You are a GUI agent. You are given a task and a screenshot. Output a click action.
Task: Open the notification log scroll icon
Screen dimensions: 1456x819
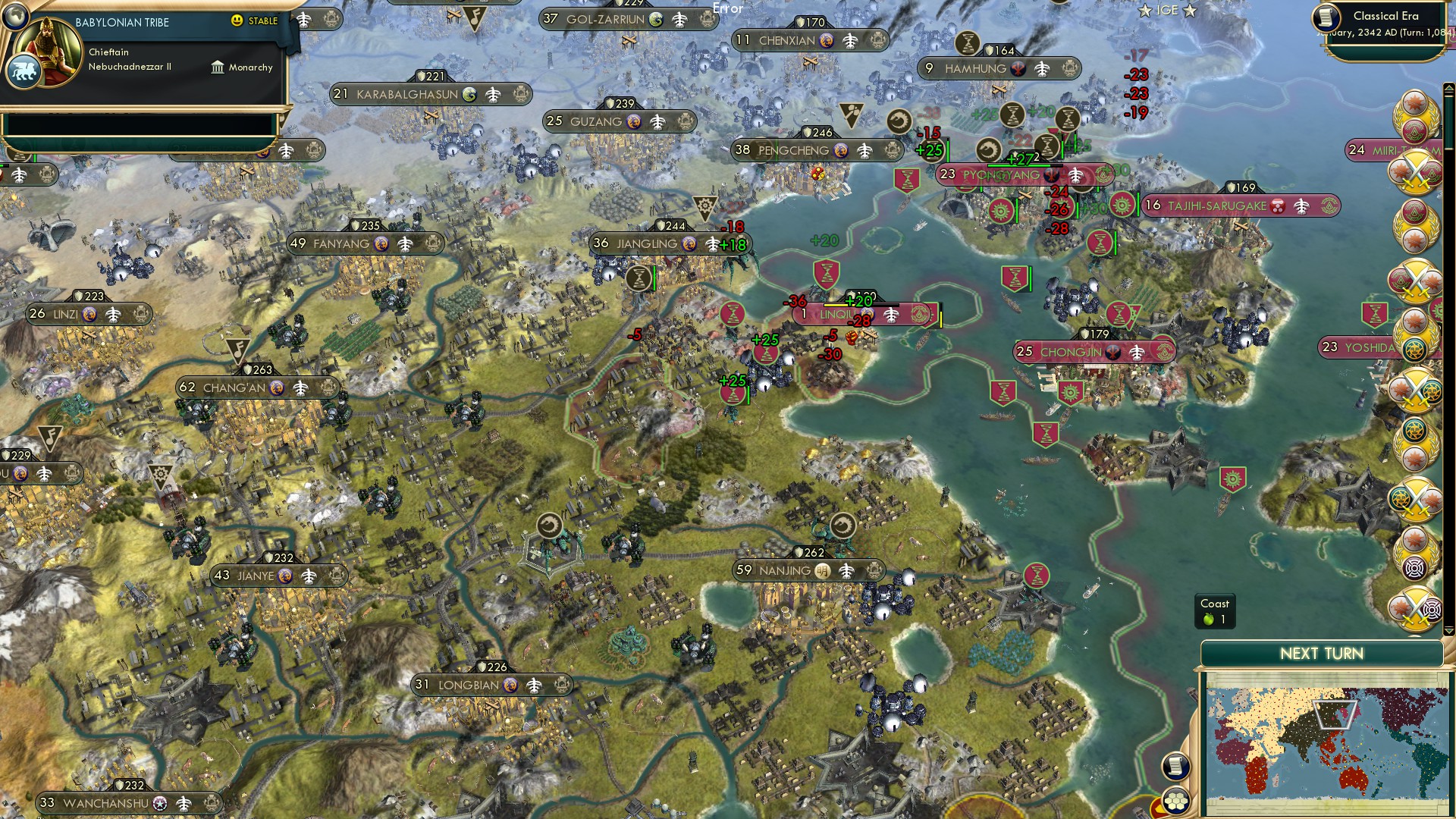[x=1175, y=767]
